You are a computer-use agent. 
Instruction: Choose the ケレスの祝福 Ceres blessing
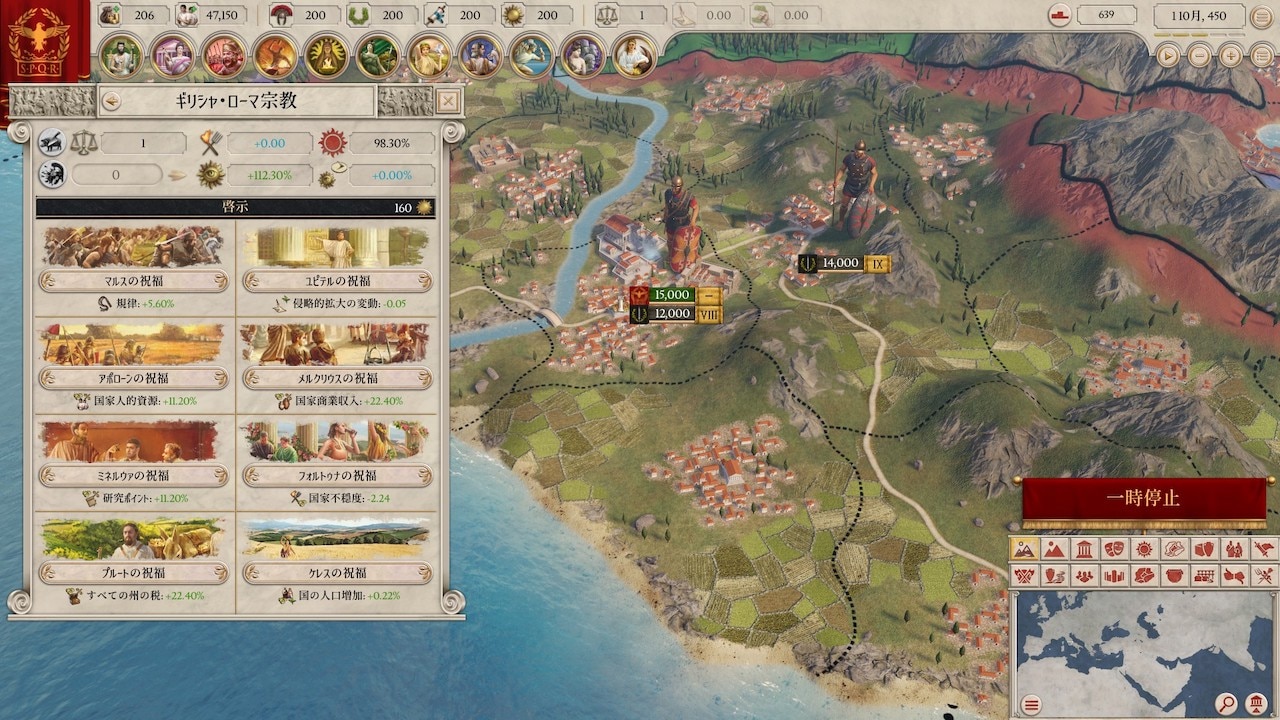click(336, 572)
